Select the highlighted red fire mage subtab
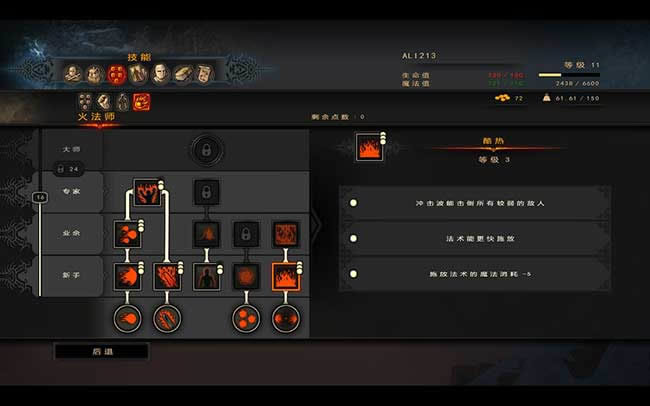 [141, 101]
